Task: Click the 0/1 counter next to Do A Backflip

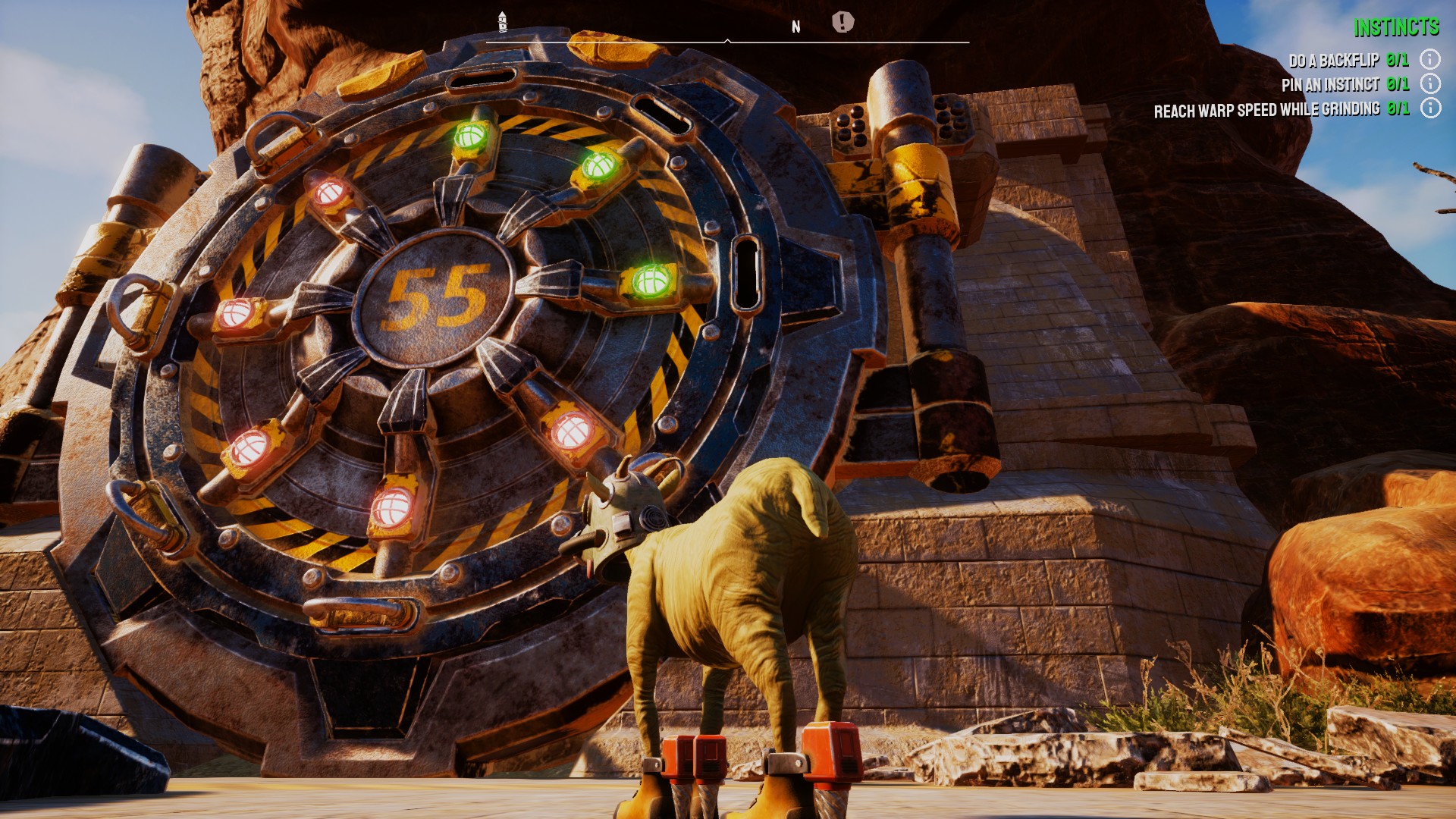Action: (x=1398, y=61)
